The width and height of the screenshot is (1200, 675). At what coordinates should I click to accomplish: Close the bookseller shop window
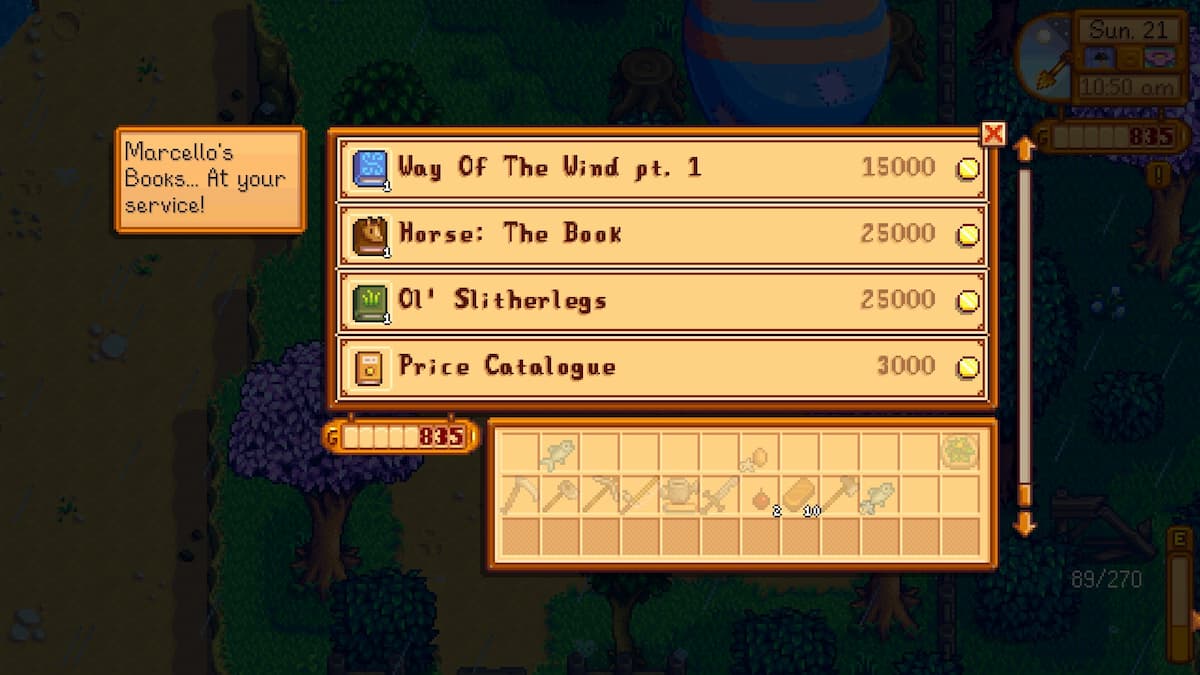pos(993,134)
